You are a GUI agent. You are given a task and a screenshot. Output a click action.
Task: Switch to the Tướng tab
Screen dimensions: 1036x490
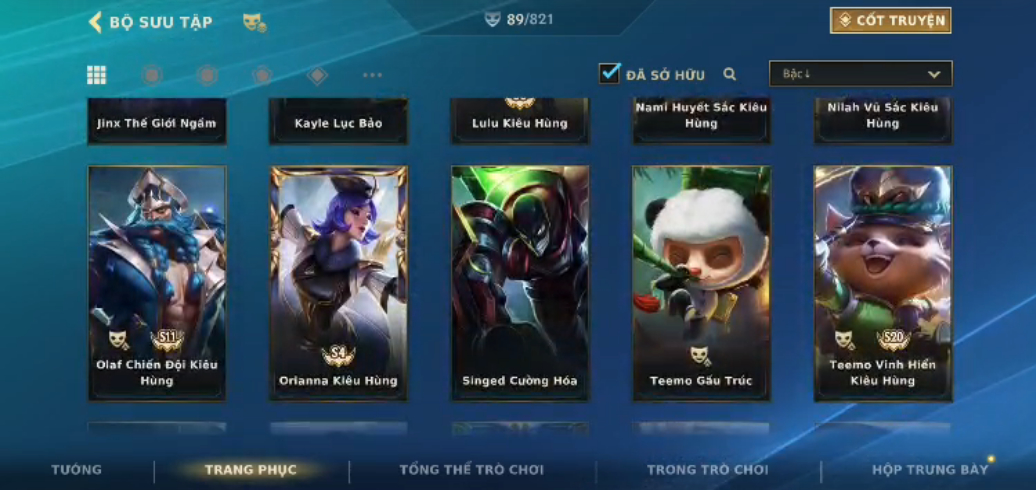(77, 469)
